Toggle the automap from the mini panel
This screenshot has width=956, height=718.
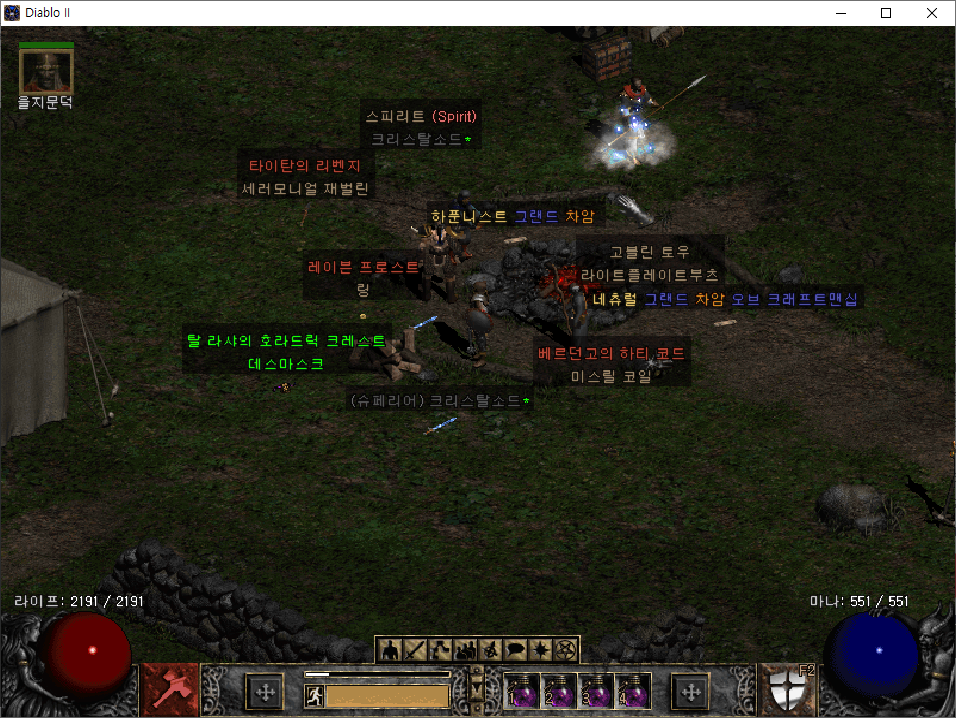click(491, 650)
